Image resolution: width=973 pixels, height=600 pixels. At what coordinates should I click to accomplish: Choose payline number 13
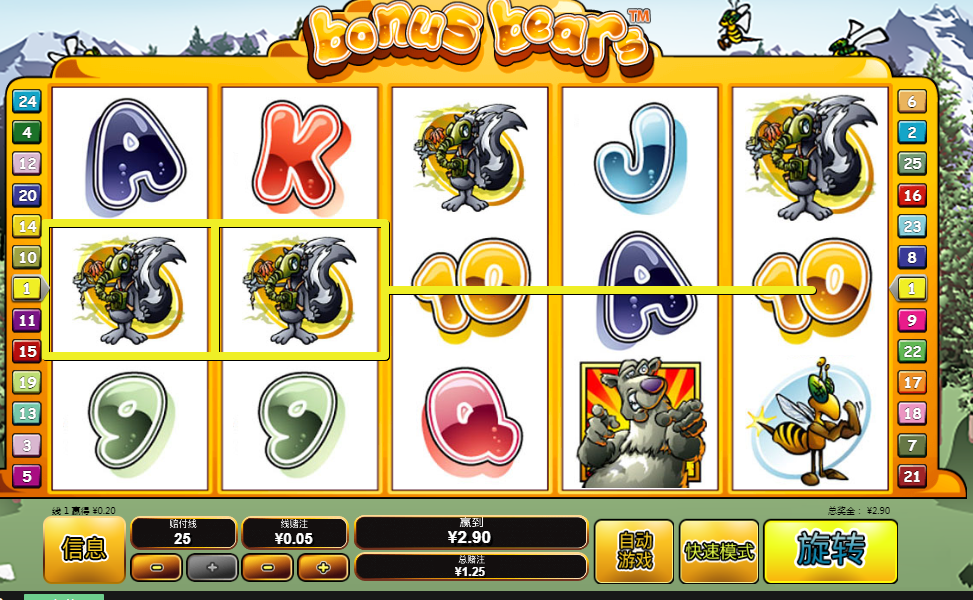pos(27,413)
